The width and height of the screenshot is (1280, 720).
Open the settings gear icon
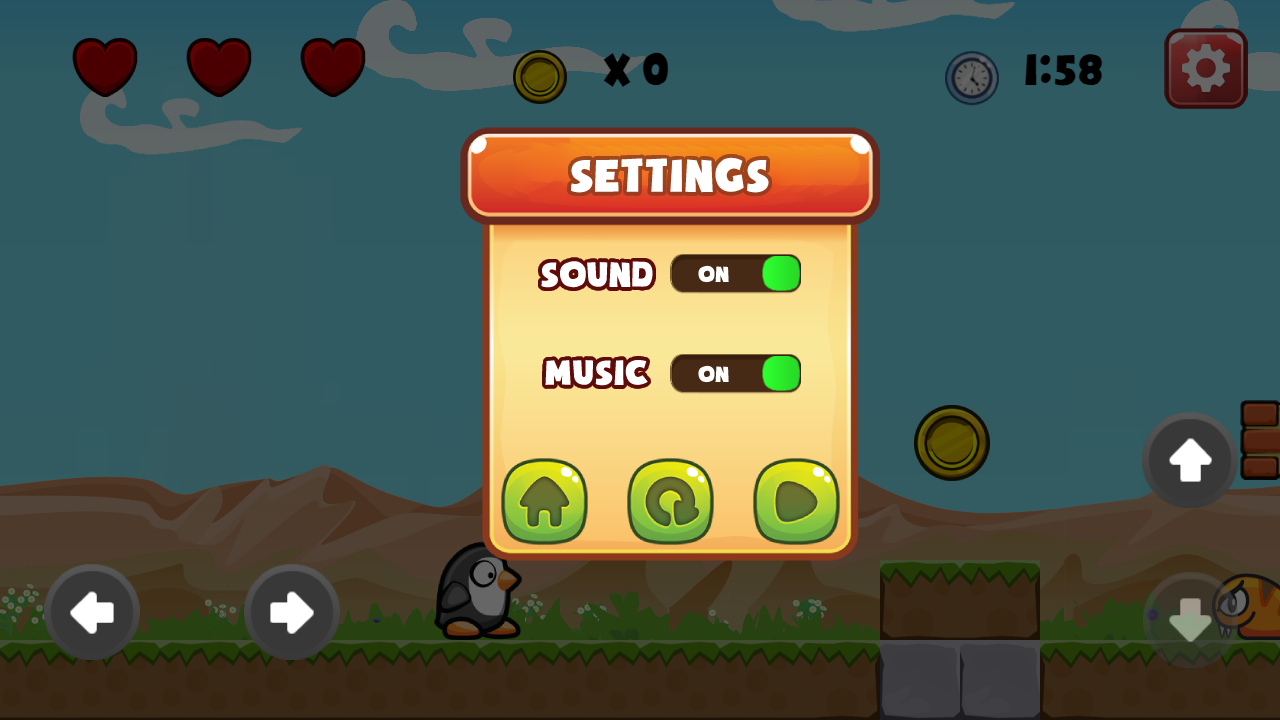coord(1205,69)
